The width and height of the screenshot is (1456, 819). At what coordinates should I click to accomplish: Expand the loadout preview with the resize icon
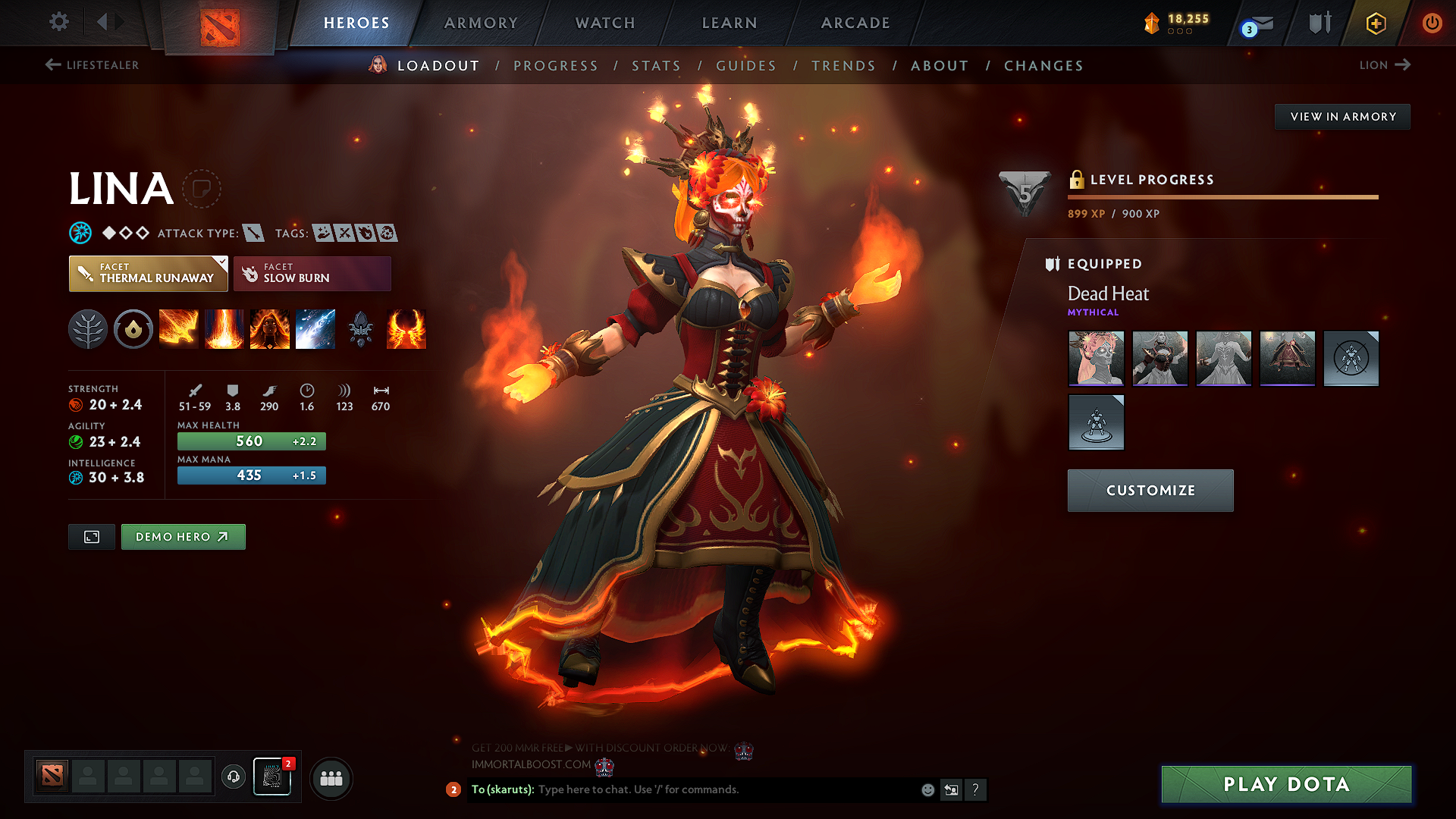pyautogui.click(x=91, y=536)
